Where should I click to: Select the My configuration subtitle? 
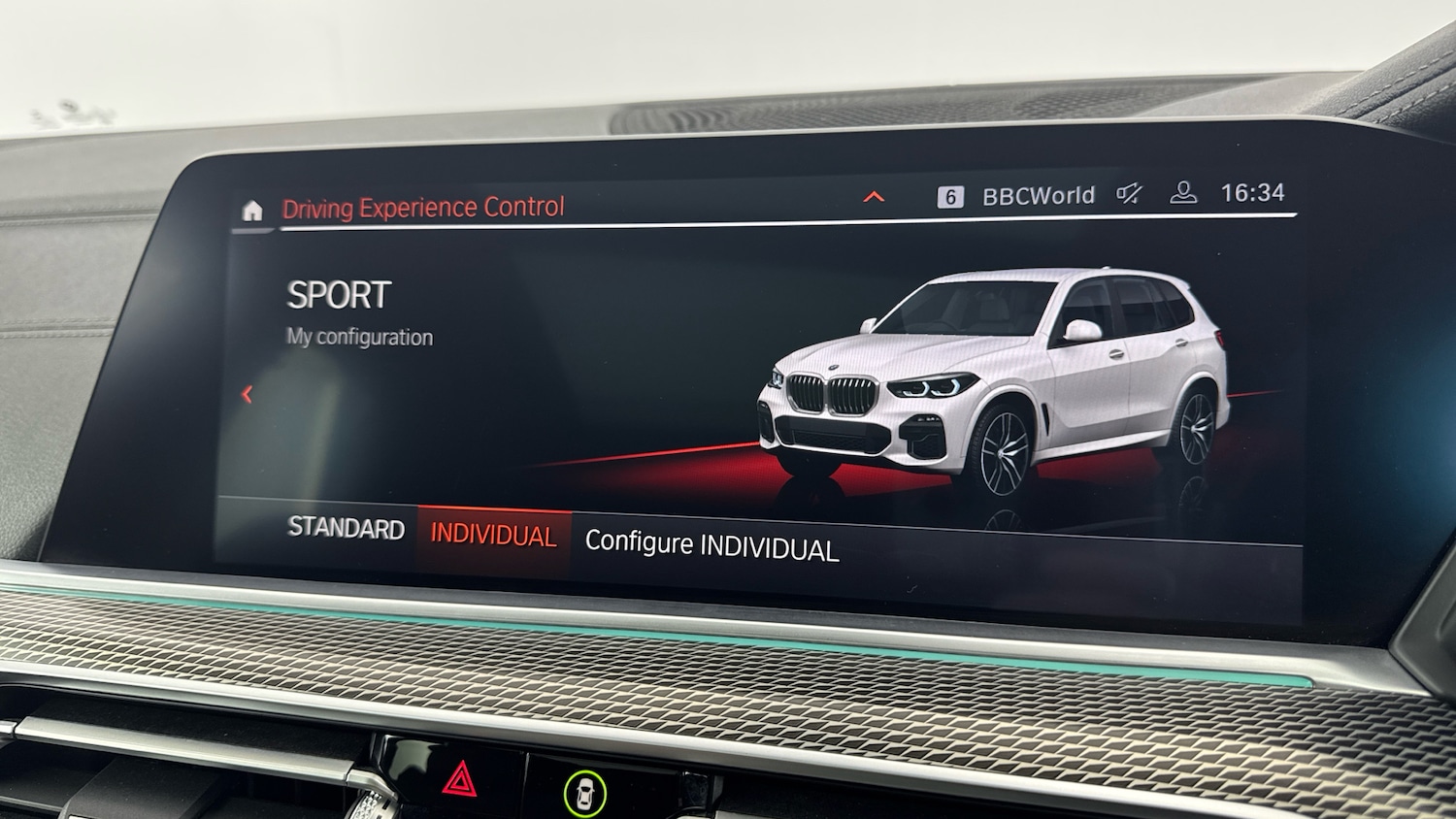pos(359,337)
